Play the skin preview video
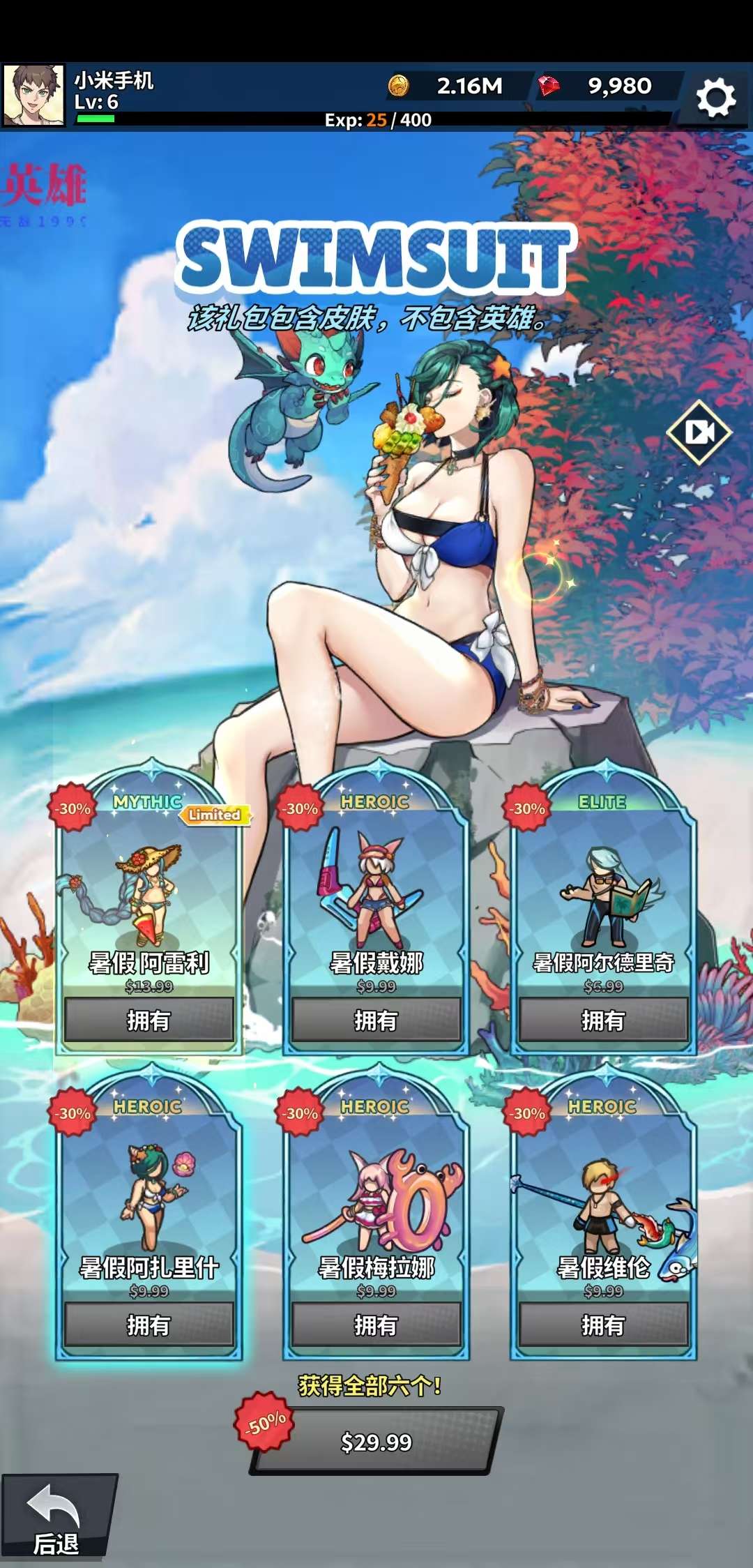Screen dimensions: 753x1568 tap(699, 432)
